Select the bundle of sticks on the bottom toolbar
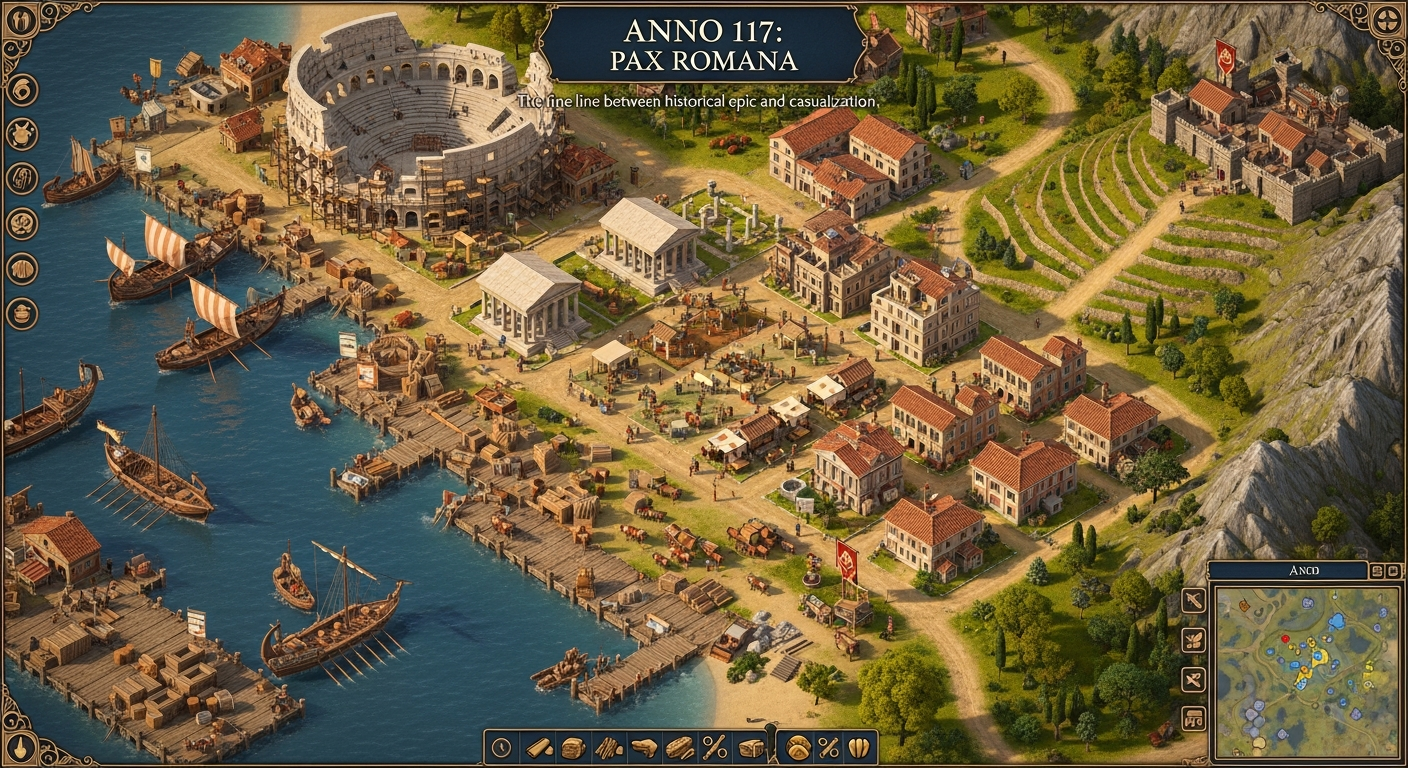 tap(608, 747)
